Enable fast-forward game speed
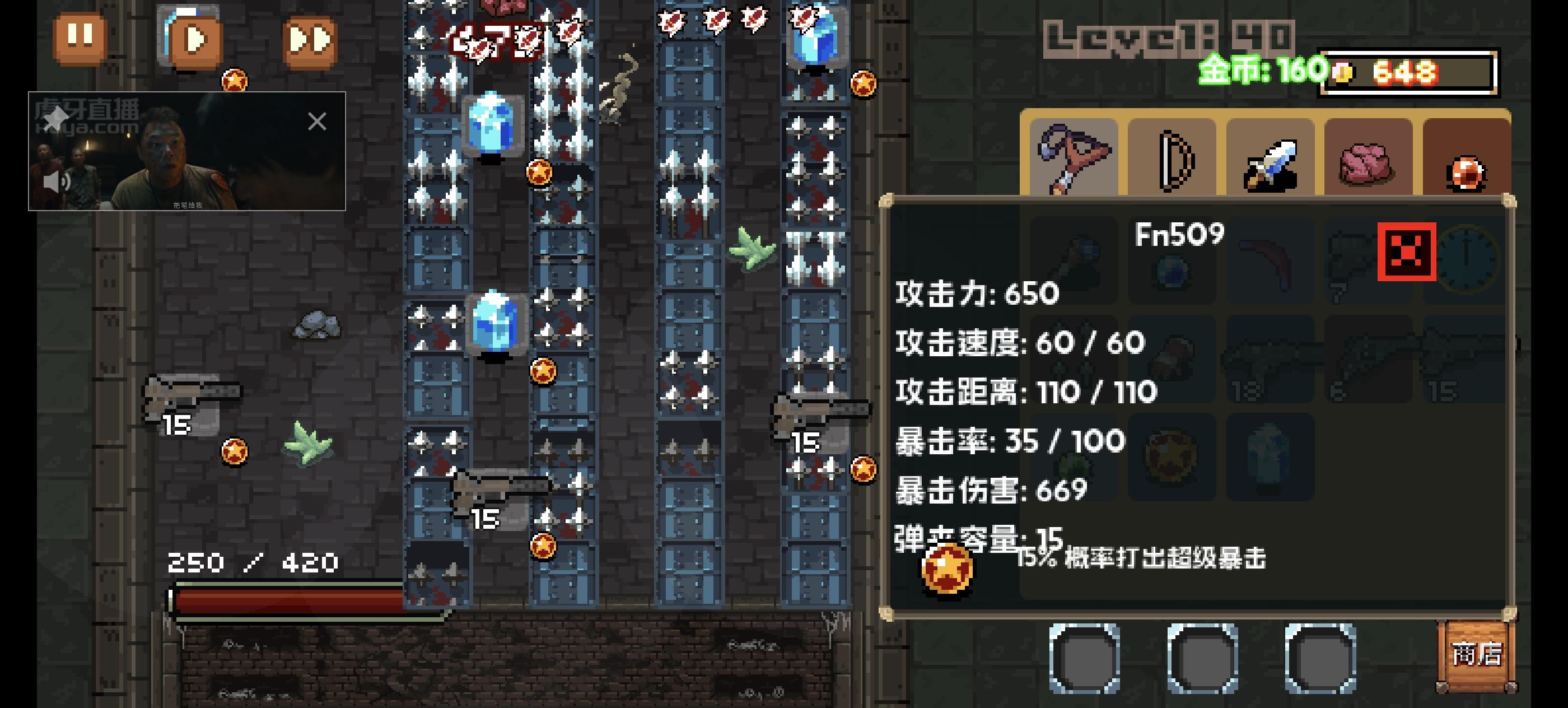The height and width of the screenshot is (708, 1568). point(309,38)
